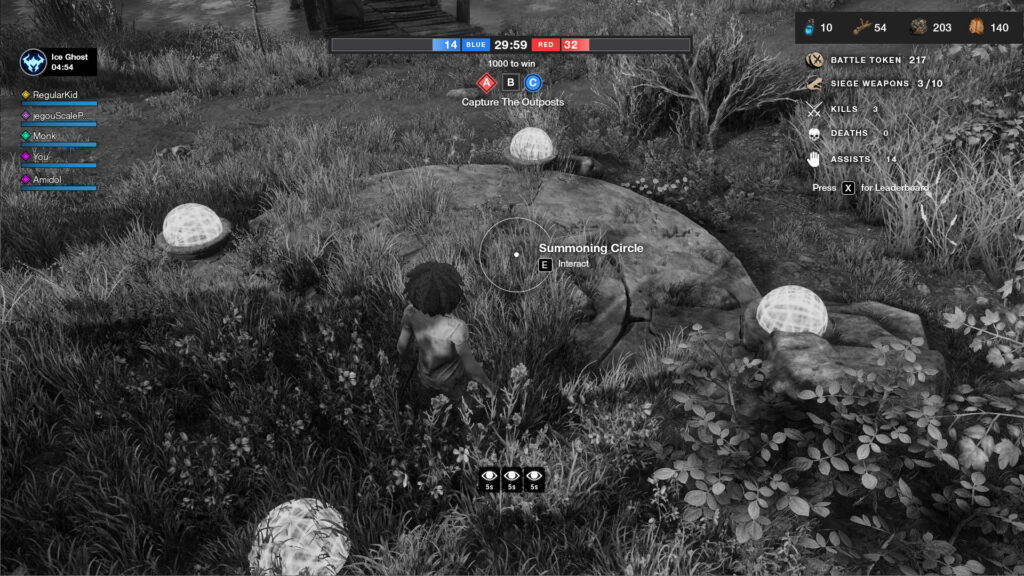Screen dimensions: 1024x576
Task: Click the red outpost A marker
Action: (x=487, y=83)
